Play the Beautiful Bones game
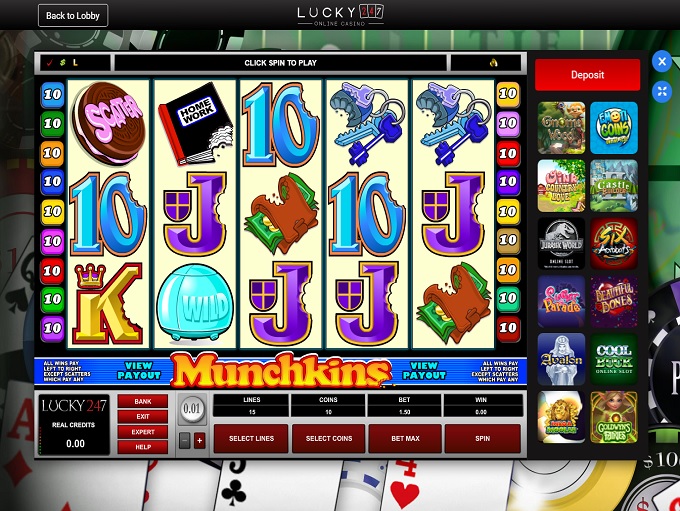Screen dimensions: 680x511 point(613,301)
